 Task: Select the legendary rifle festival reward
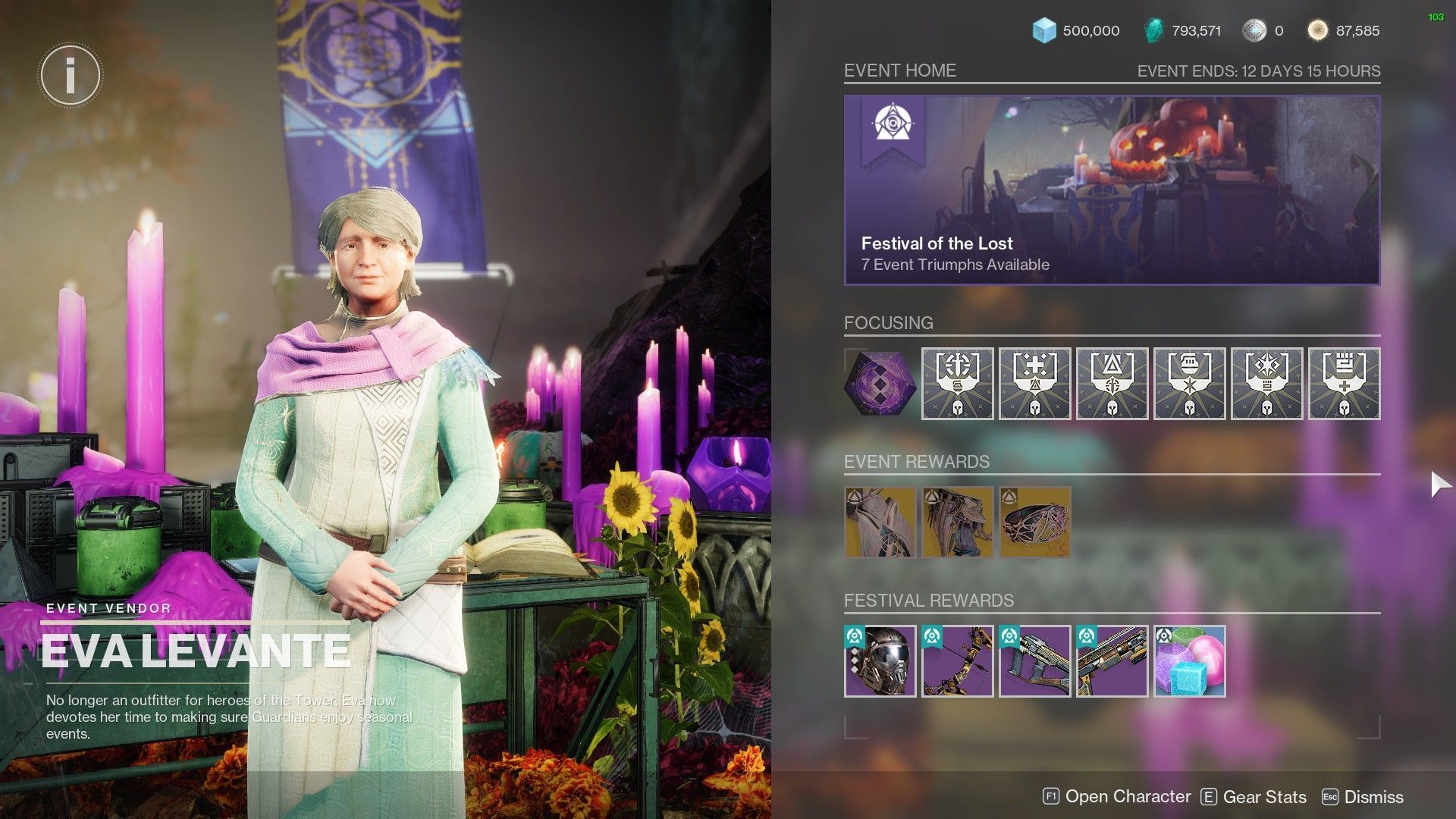tap(1112, 661)
